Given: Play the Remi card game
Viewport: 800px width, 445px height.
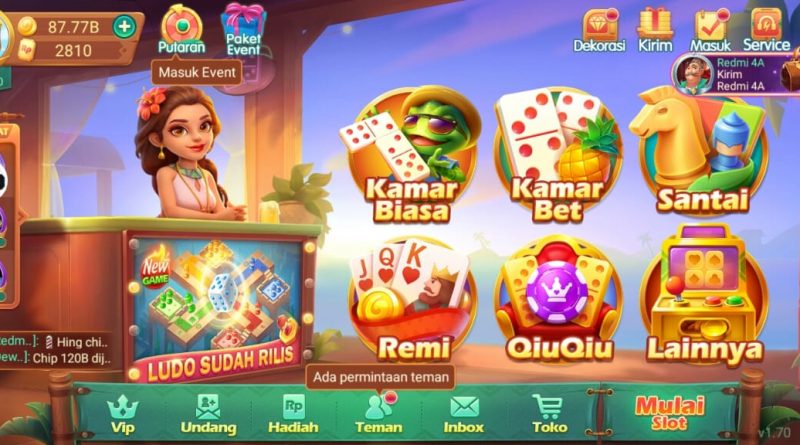Looking at the screenshot, I should click(411, 302).
